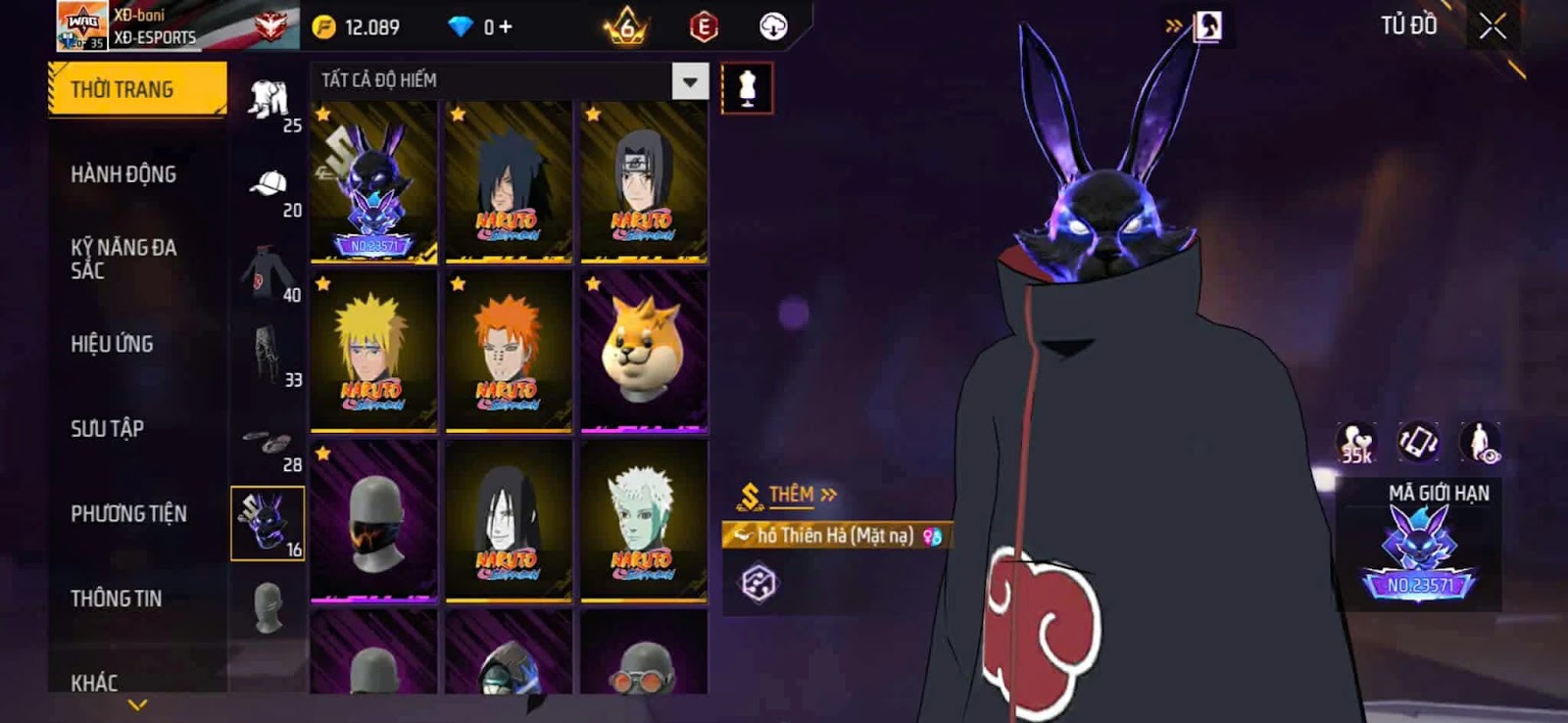Select the galaxy rabbit mask item
Viewport: 1568px width, 723px height.
click(373, 182)
